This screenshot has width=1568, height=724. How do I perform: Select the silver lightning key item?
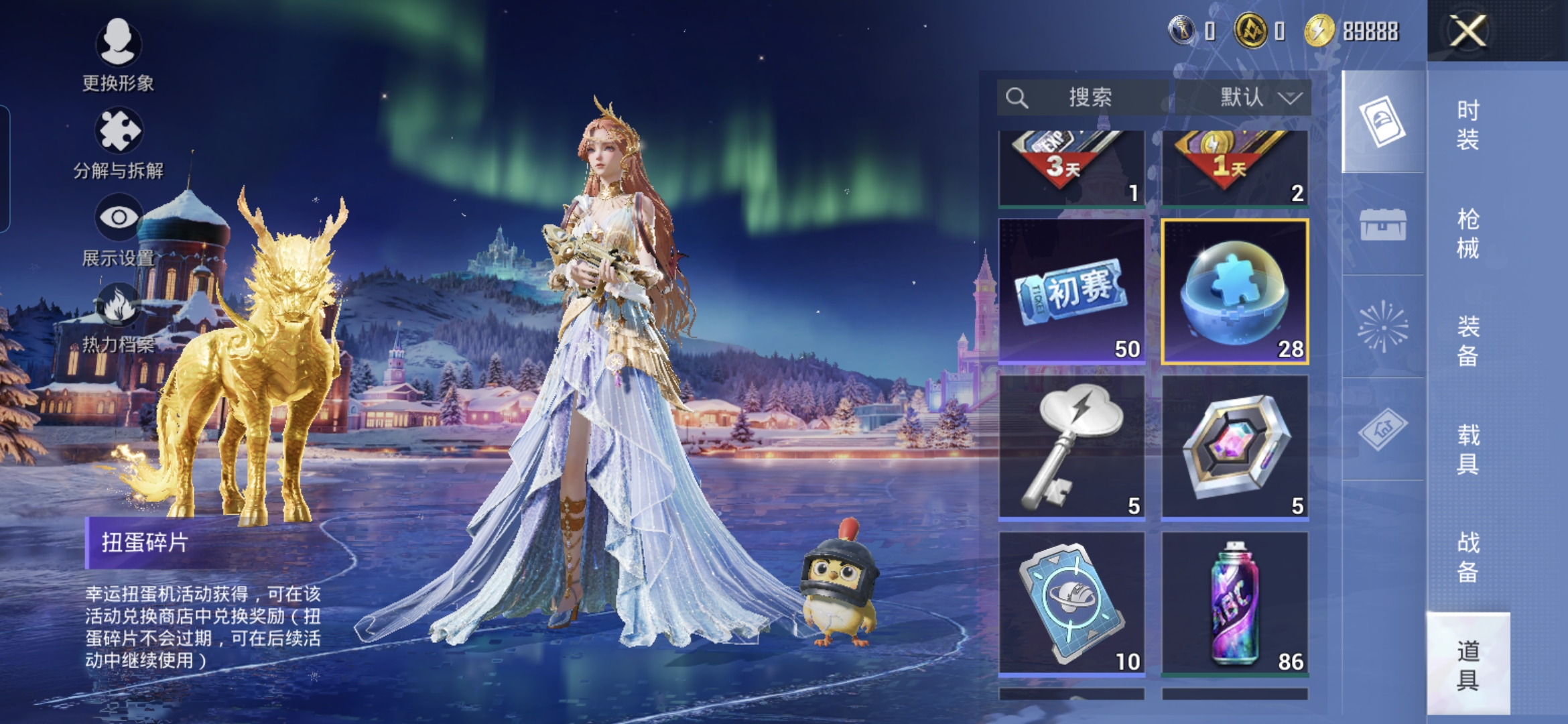point(1071,447)
